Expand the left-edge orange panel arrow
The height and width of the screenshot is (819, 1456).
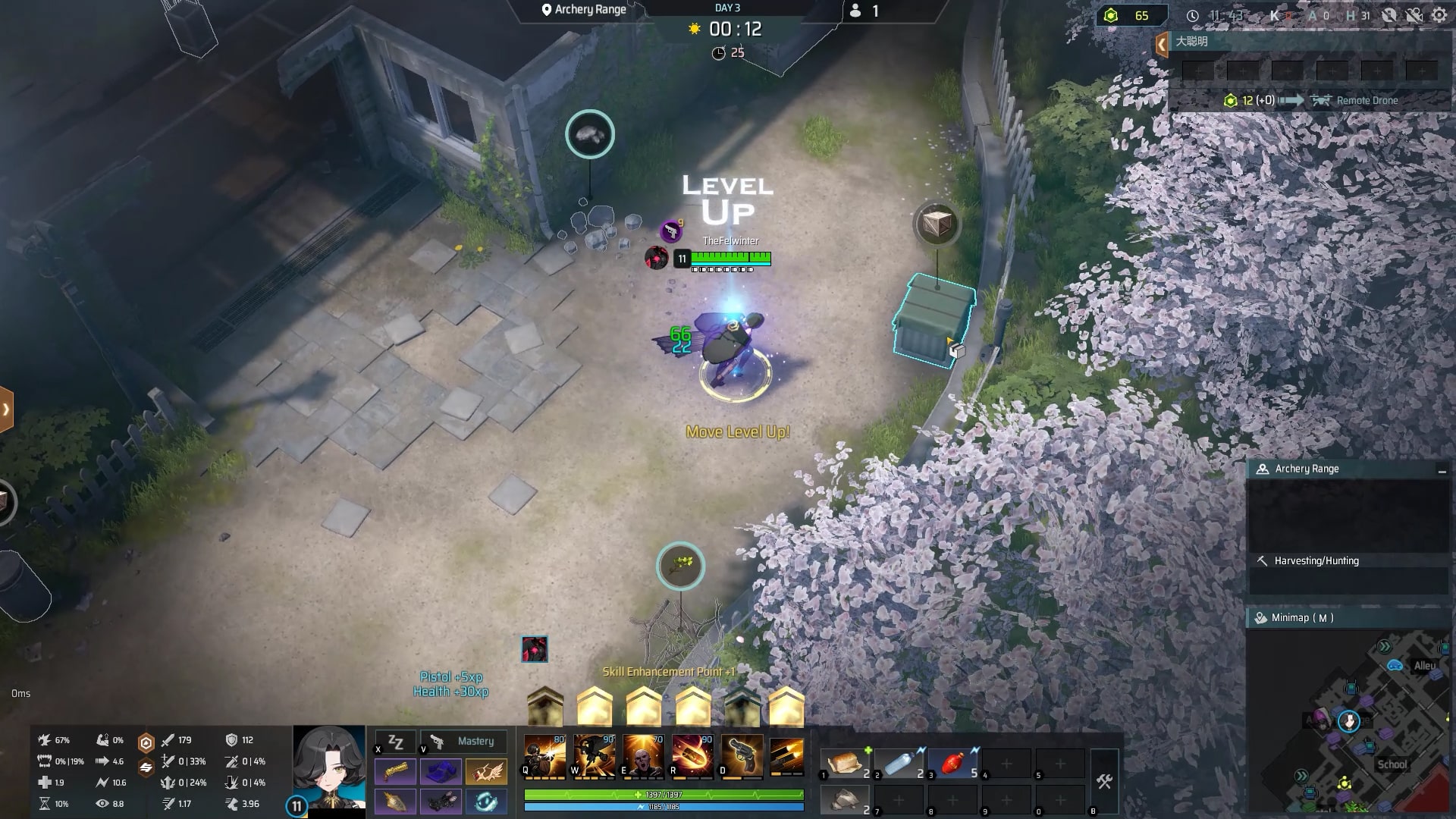[6, 408]
